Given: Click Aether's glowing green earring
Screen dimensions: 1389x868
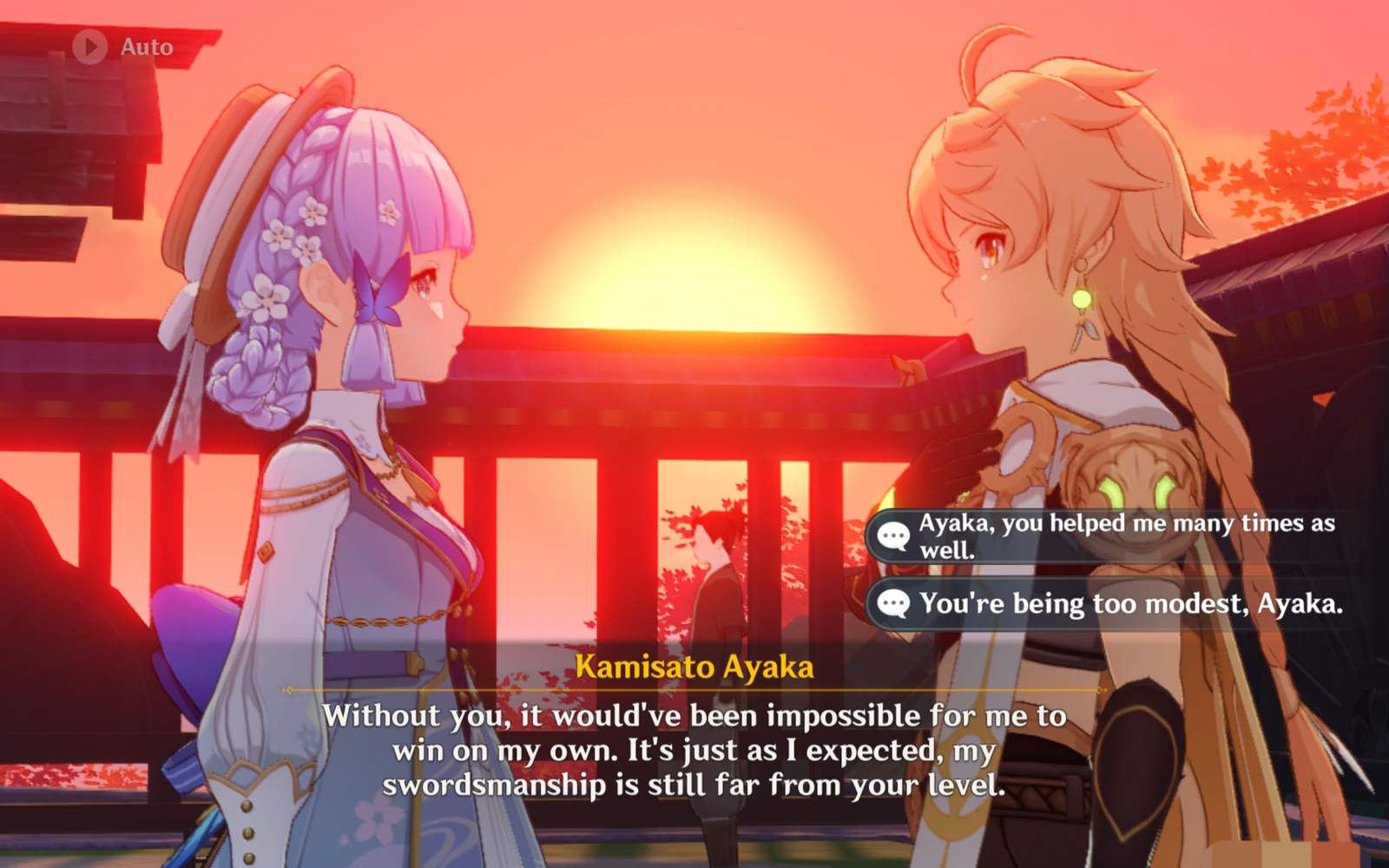Looking at the screenshot, I should (x=1083, y=299).
